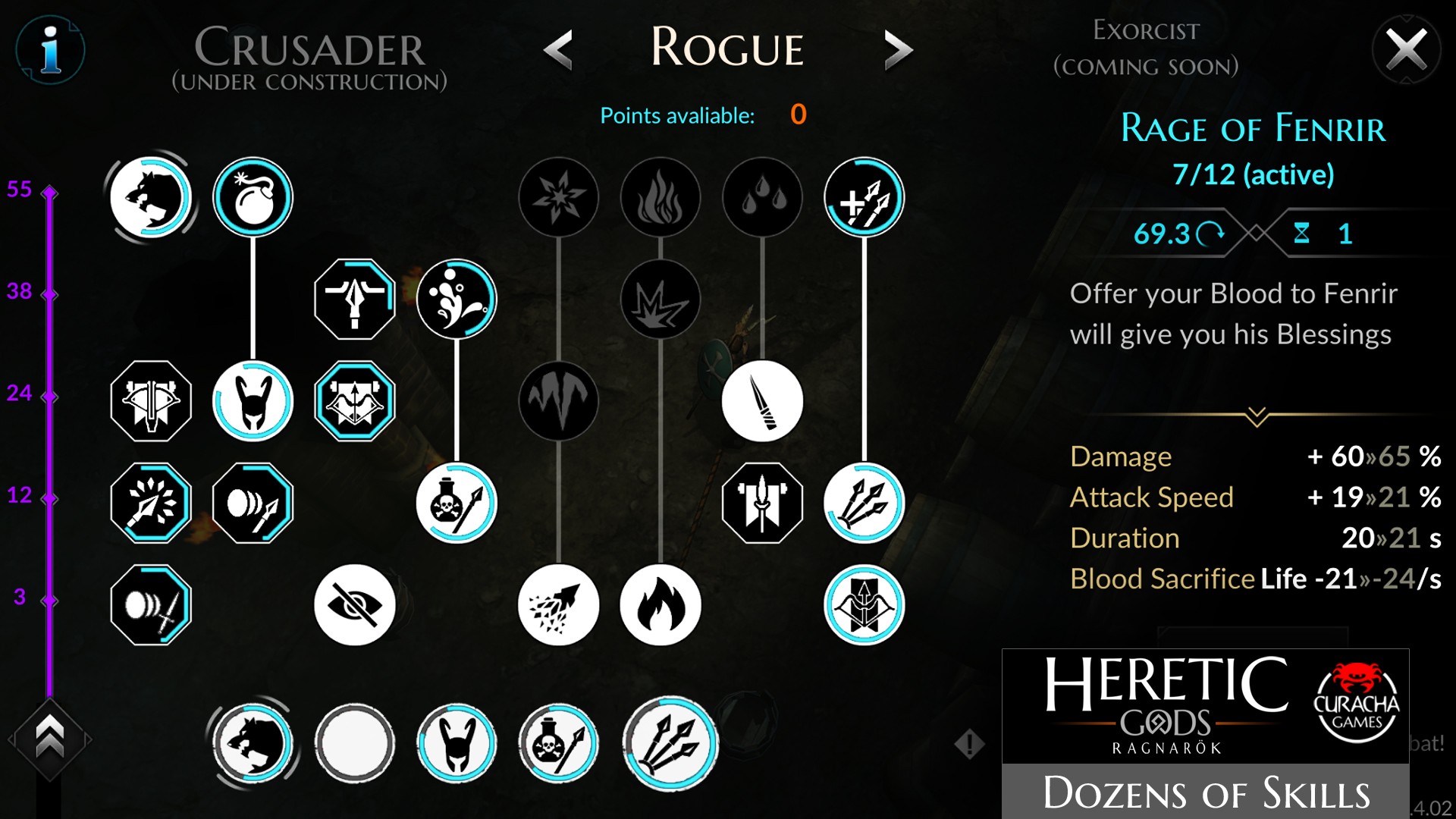Image resolution: width=1456 pixels, height=819 pixels.
Task: Select the Crusader class tab
Action: (x=309, y=58)
